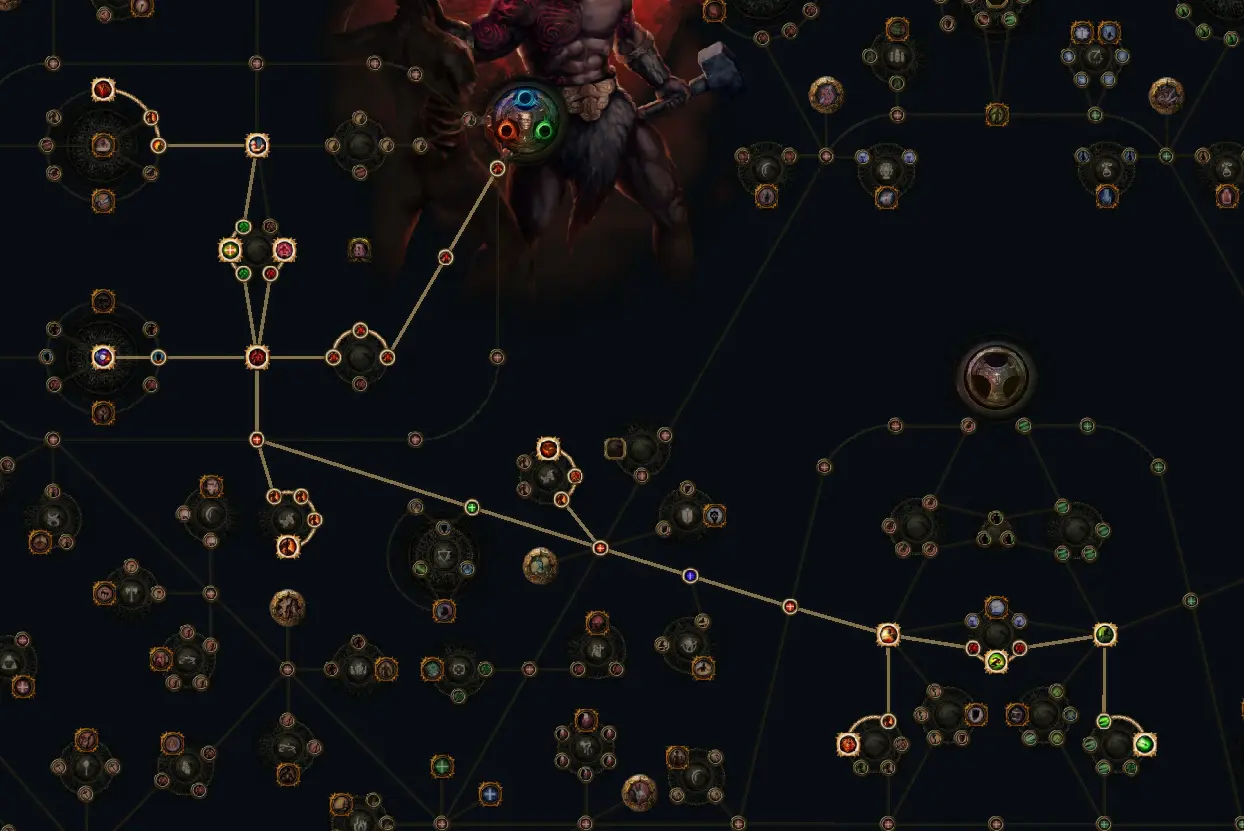Select the blue plus notable at the bottom
Image resolution: width=1244 pixels, height=831 pixels.
pyautogui.click(x=489, y=794)
